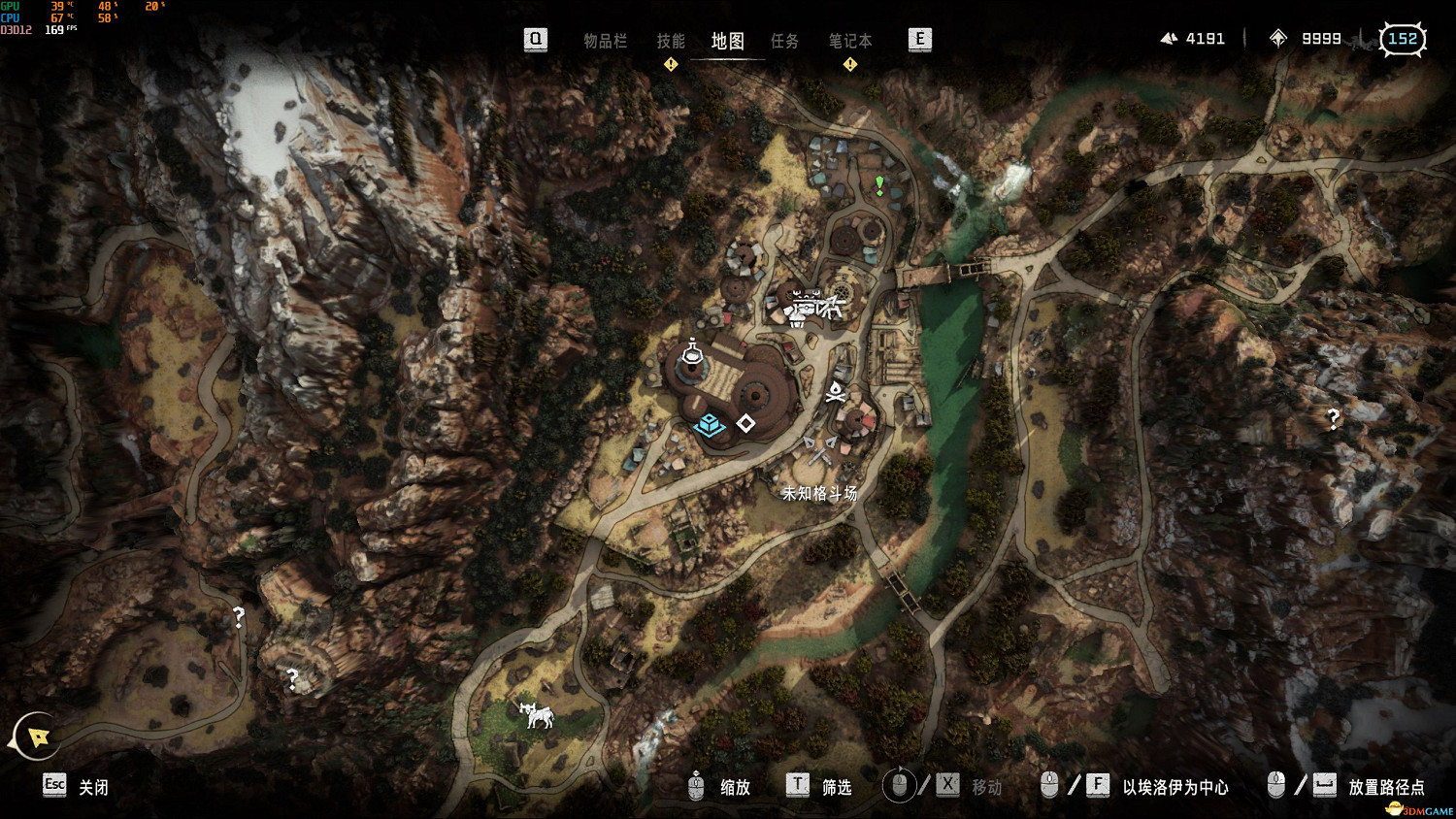Click the yellow player arrow indicator
The width and height of the screenshot is (1456, 819).
[x=38, y=737]
